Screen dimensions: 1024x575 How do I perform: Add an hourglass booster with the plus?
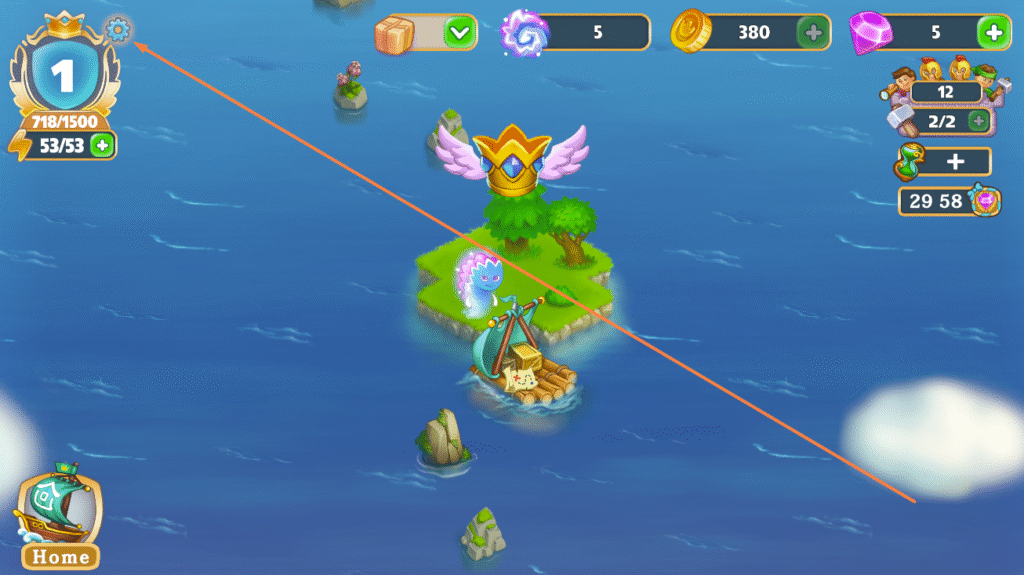tap(953, 161)
